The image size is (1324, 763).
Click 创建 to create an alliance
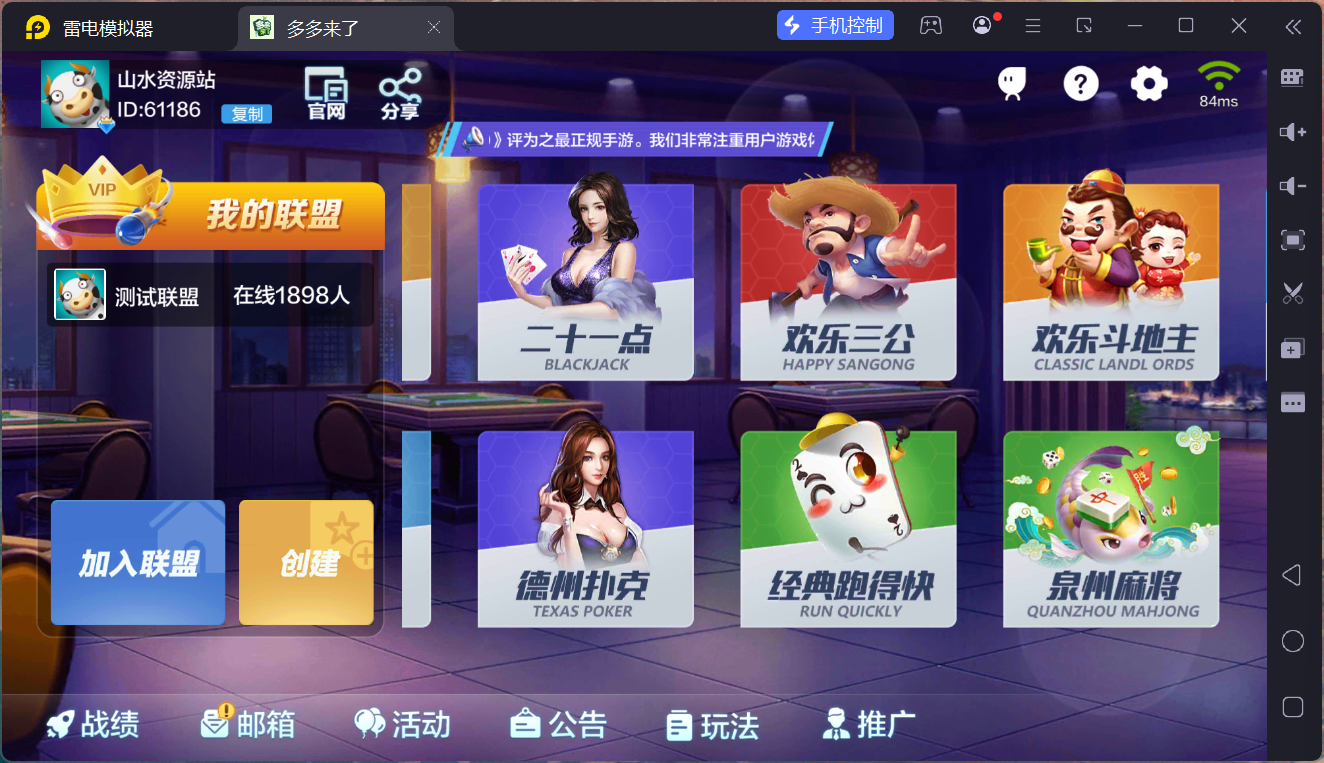pyautogui.click(x=306, y=562)
